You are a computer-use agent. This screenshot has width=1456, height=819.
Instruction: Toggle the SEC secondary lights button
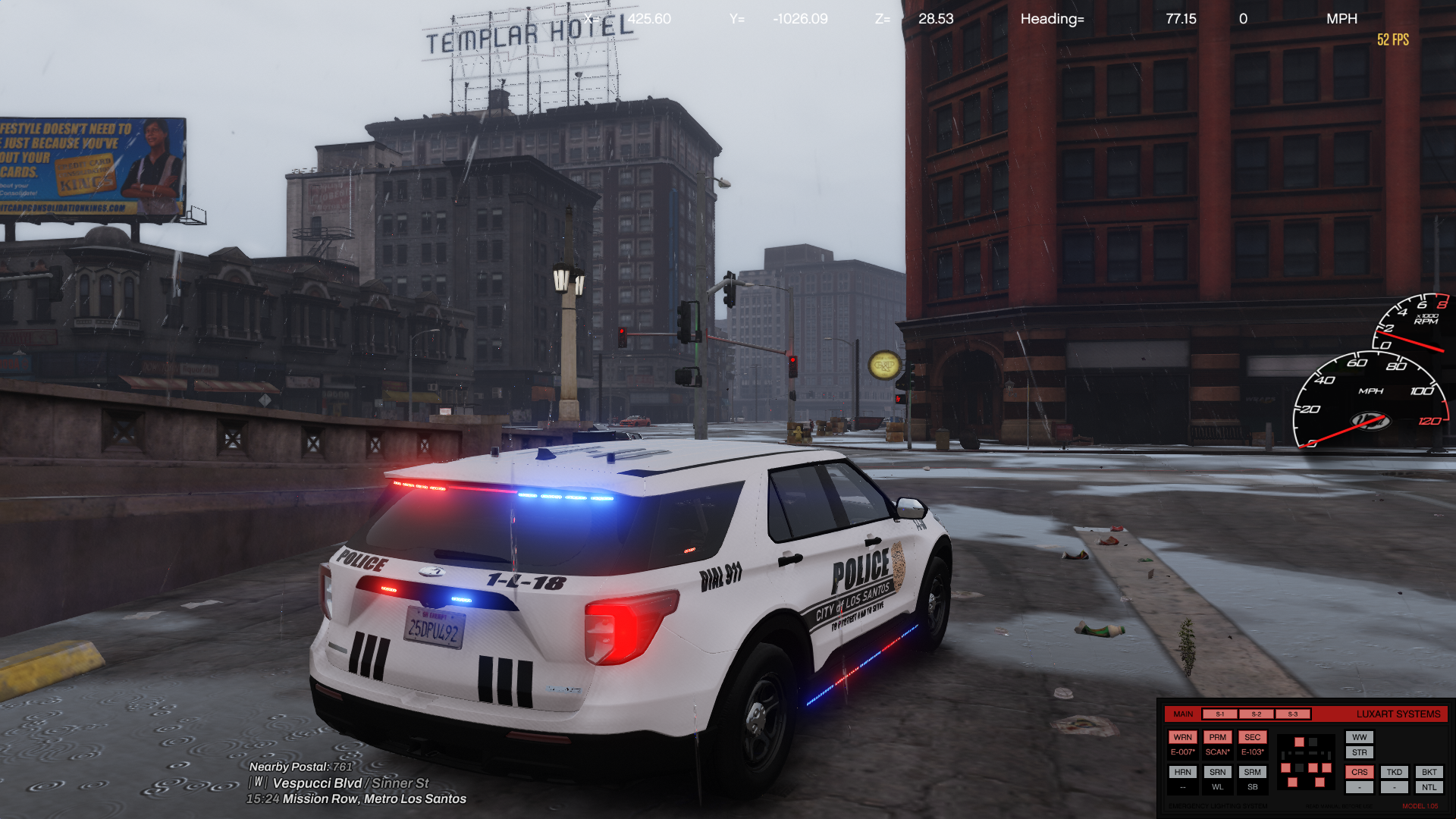(x=1252, y=737)
